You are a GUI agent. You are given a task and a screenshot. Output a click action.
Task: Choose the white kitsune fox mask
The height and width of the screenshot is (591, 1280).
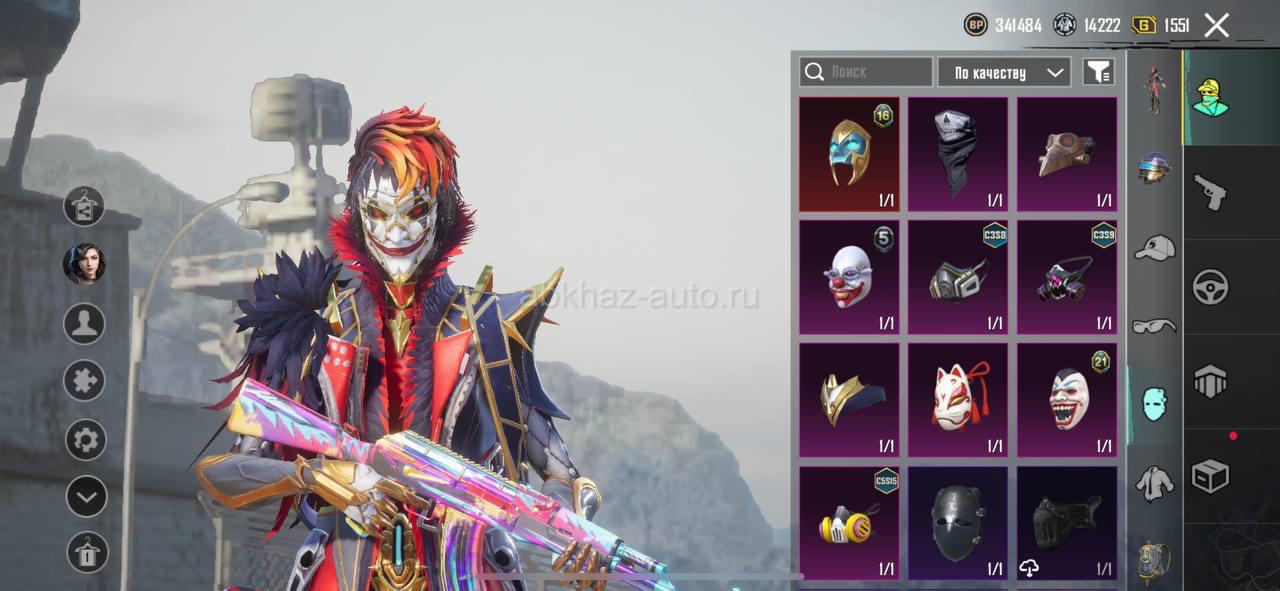tap(958, 400)
